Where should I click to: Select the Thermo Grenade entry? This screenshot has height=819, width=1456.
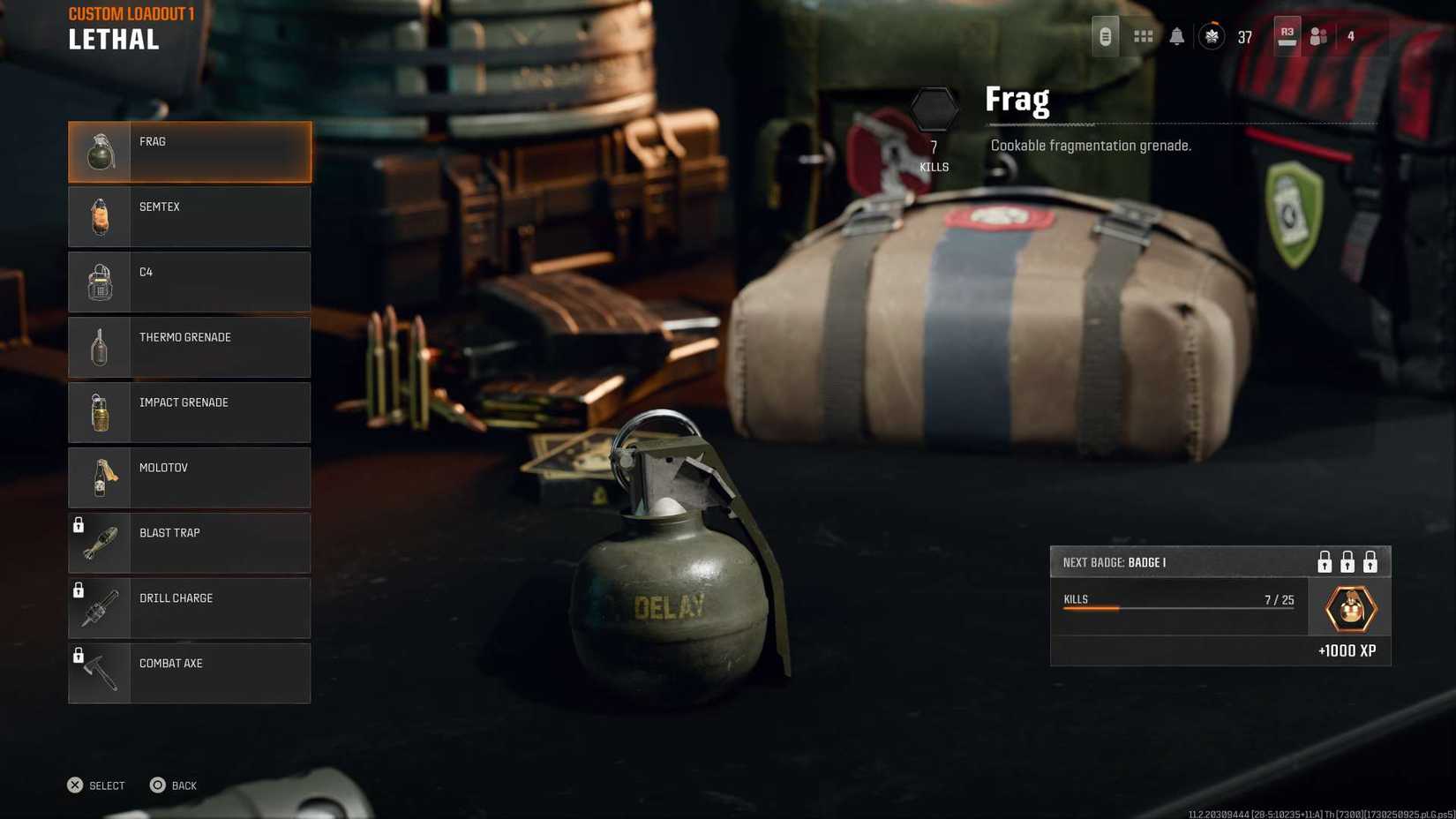pos(189,347)
